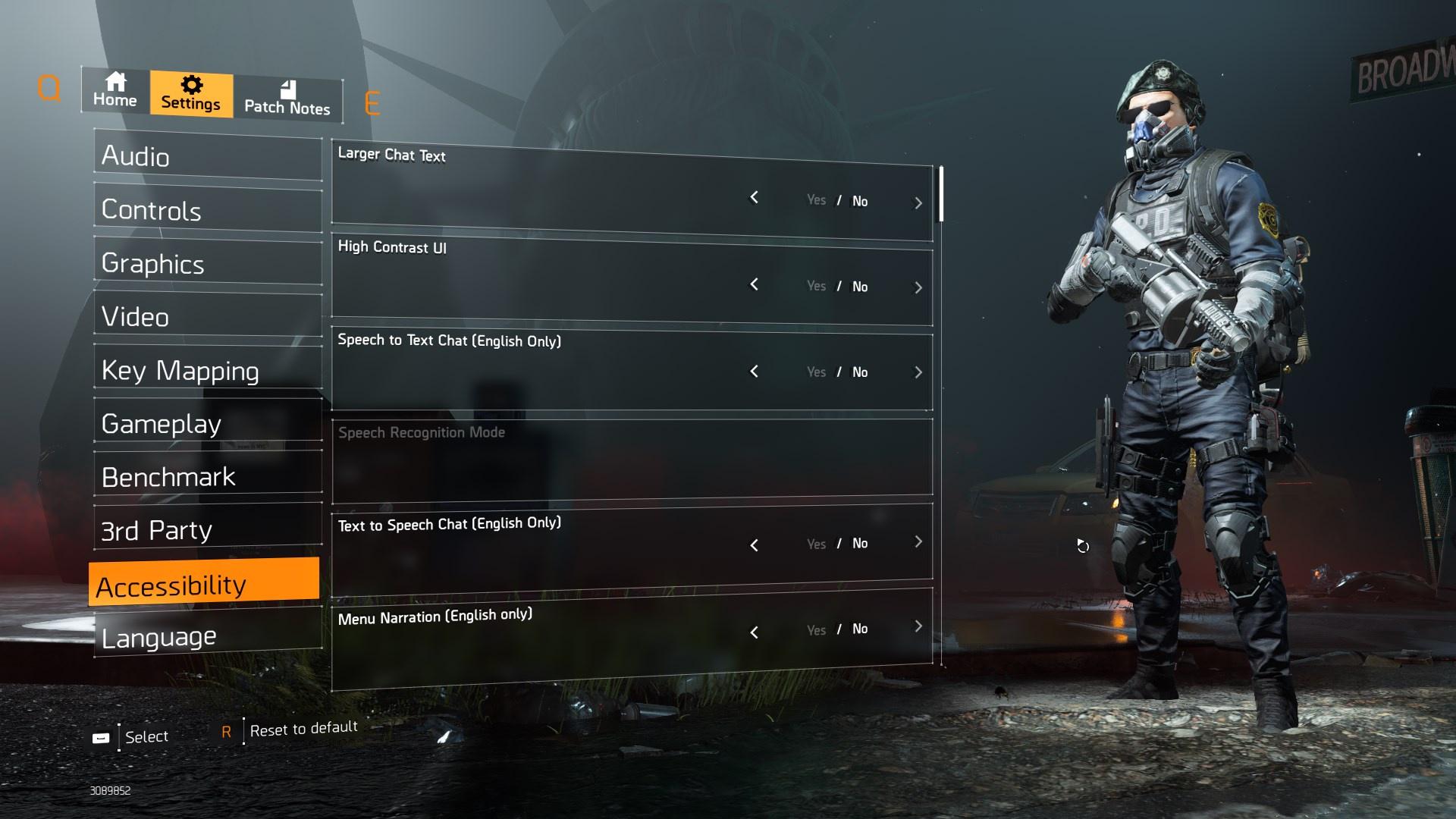Choose the Video settings category

[x=207, y=317]
